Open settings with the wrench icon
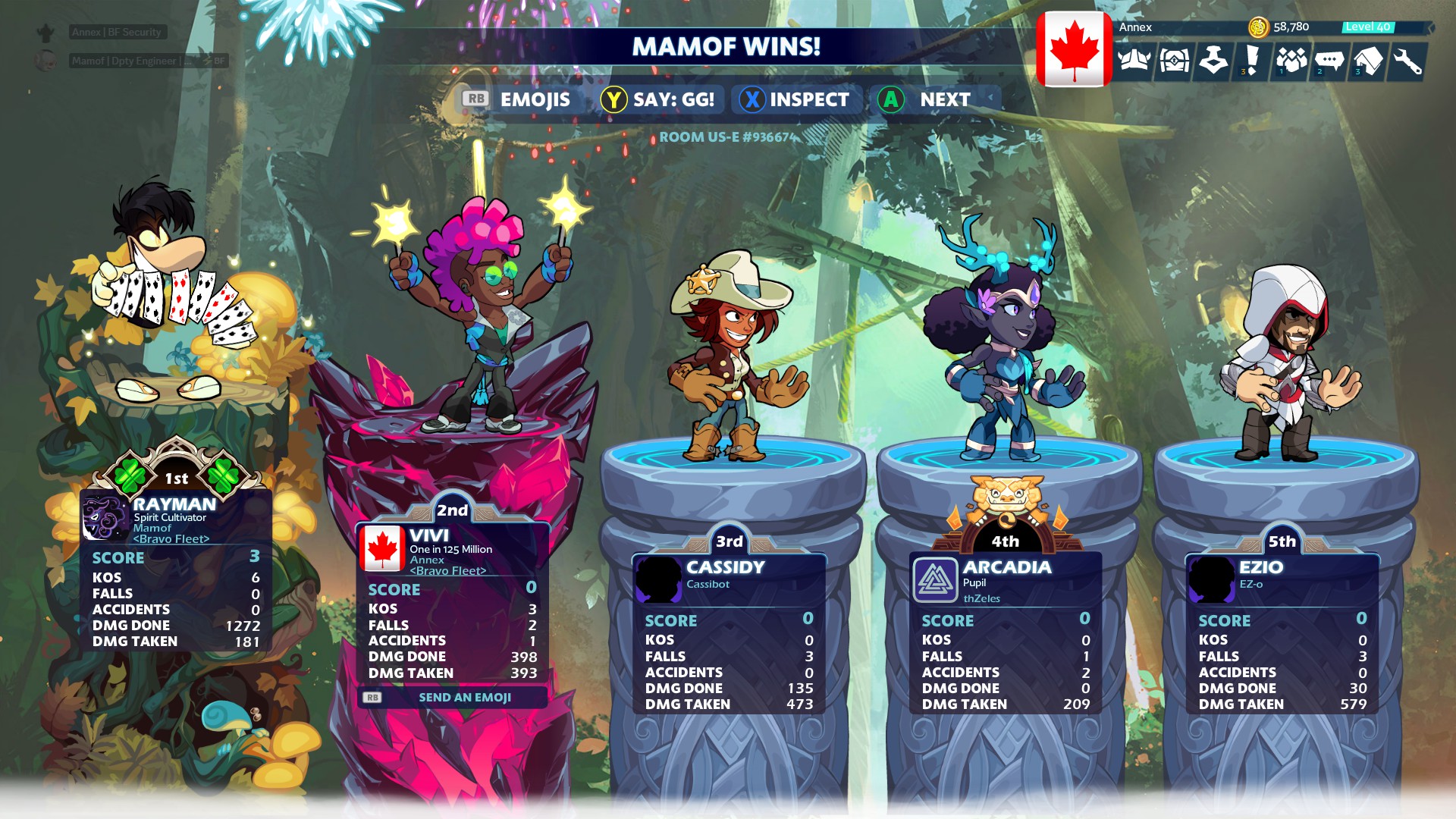This screenshot has width=1456, height=819. [1407, 61]
